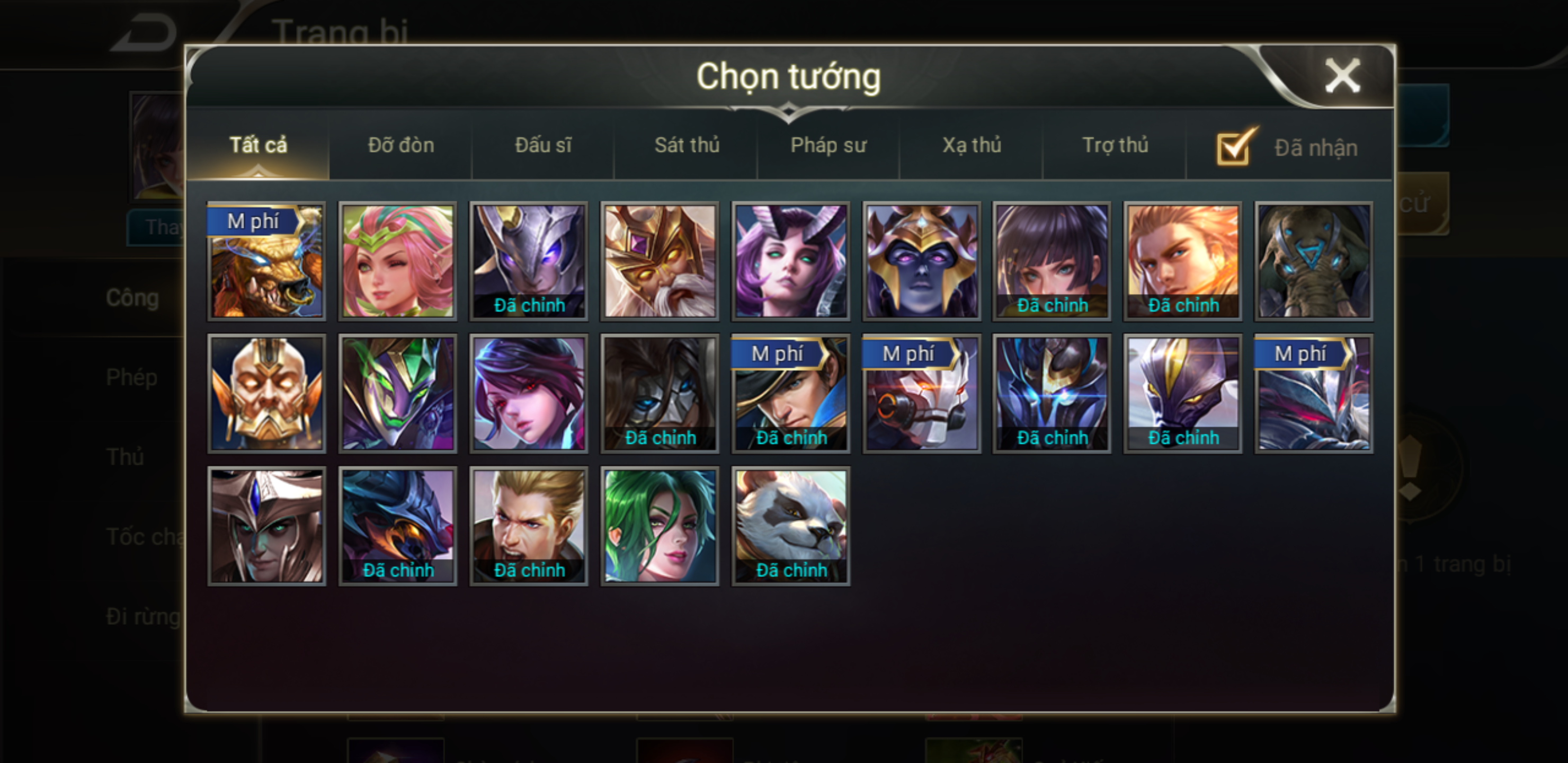Switch to Xạ thủ heroes
This screenshot has width=1568, height=763.
pyautogui.click(x=972, y=145)
